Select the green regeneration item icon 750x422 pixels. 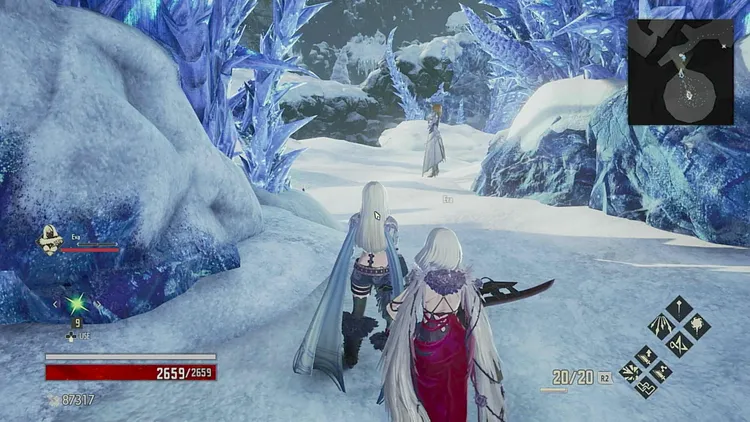[74, 303]
